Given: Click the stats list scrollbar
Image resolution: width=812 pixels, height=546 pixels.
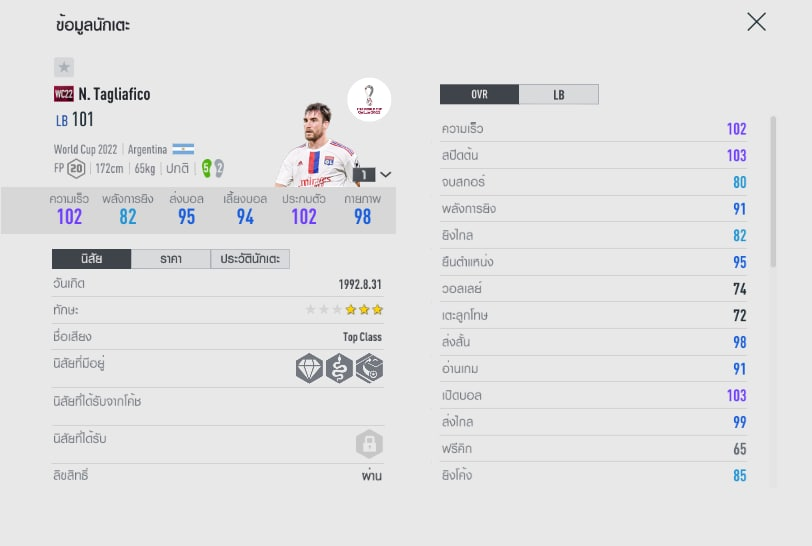Looking at the screenshot, I should click(x=772, y=190).
